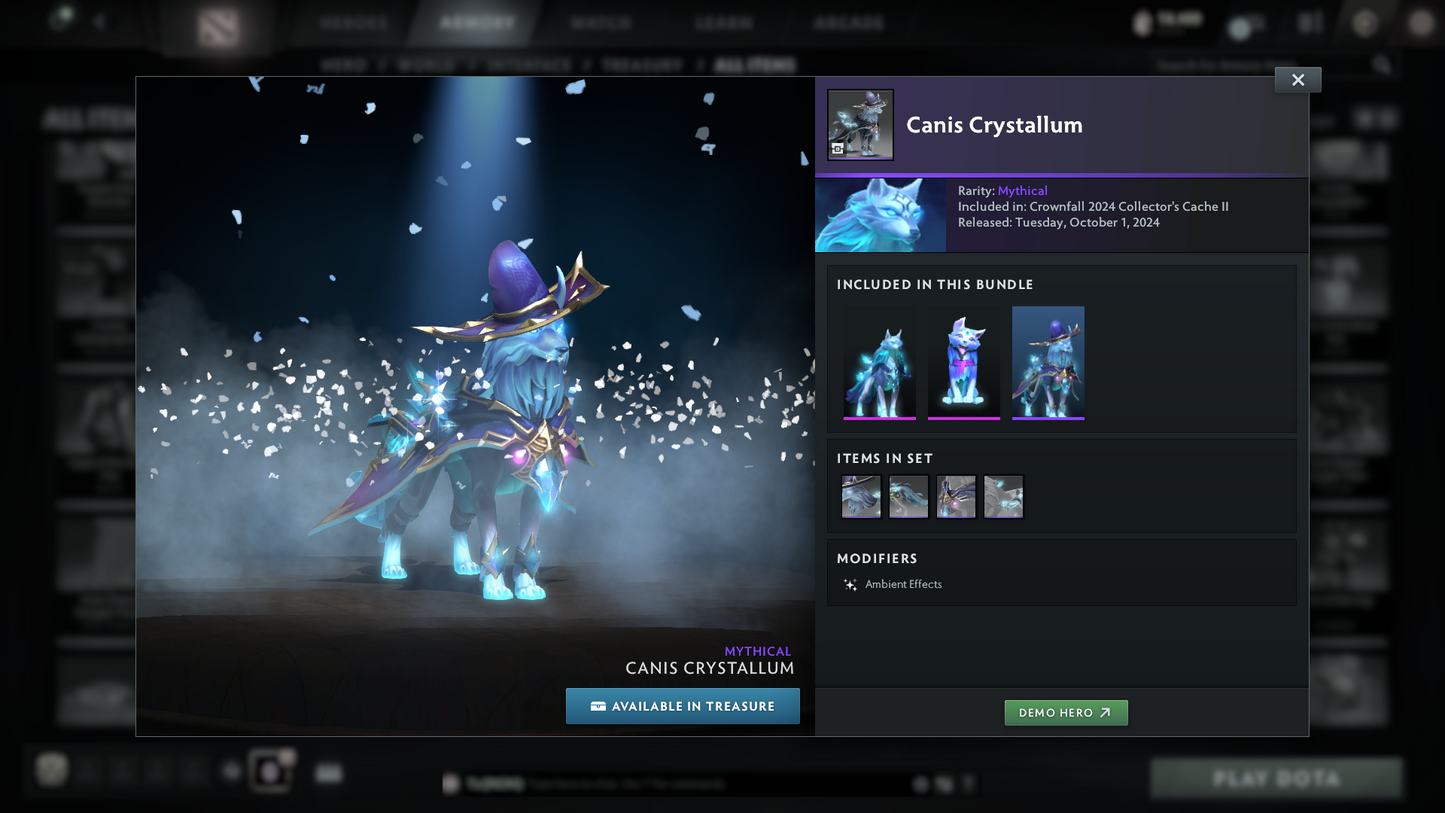This screenshot has width=1445, height=813.
Task: Open the Mythical rarity link
Action: (1023, 190)
